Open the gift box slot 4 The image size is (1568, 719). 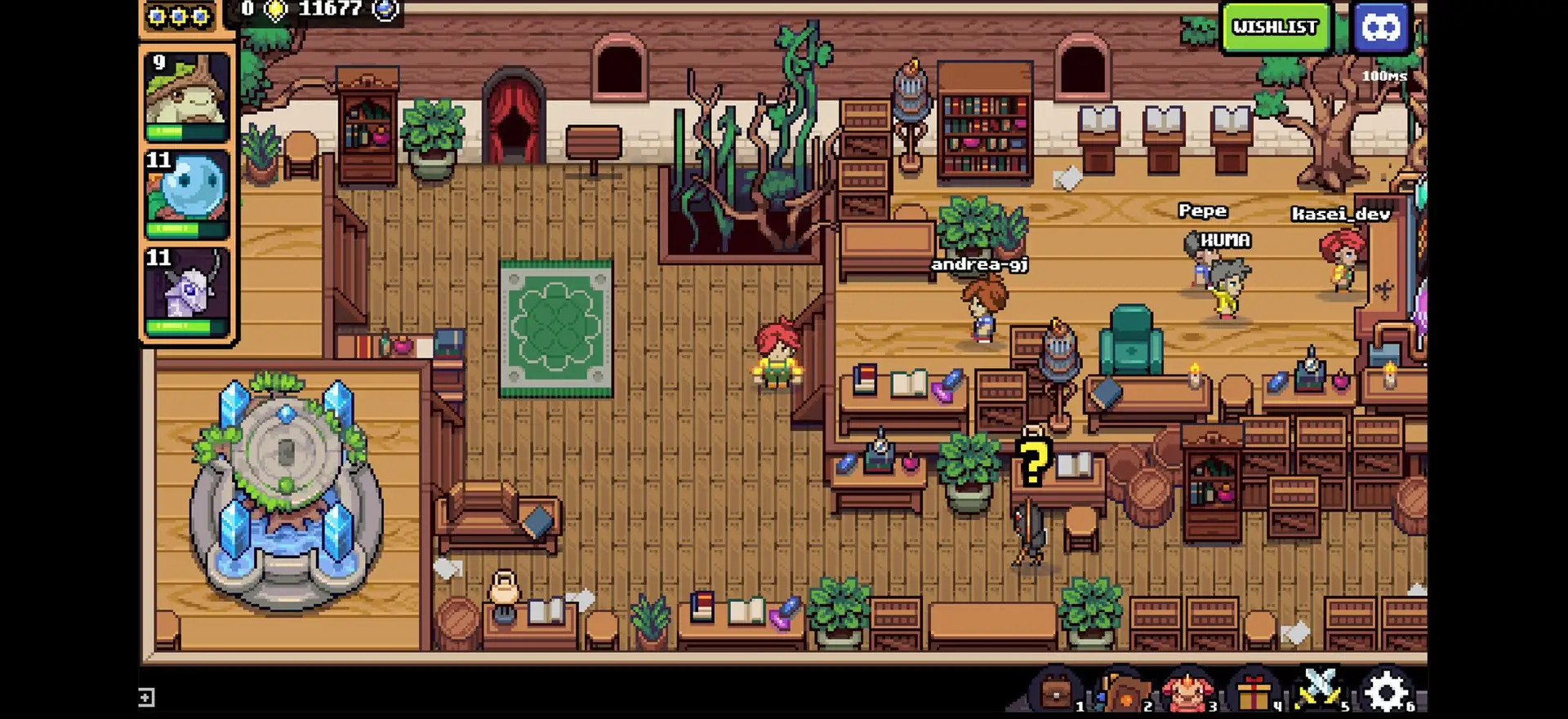[1254, 692]
